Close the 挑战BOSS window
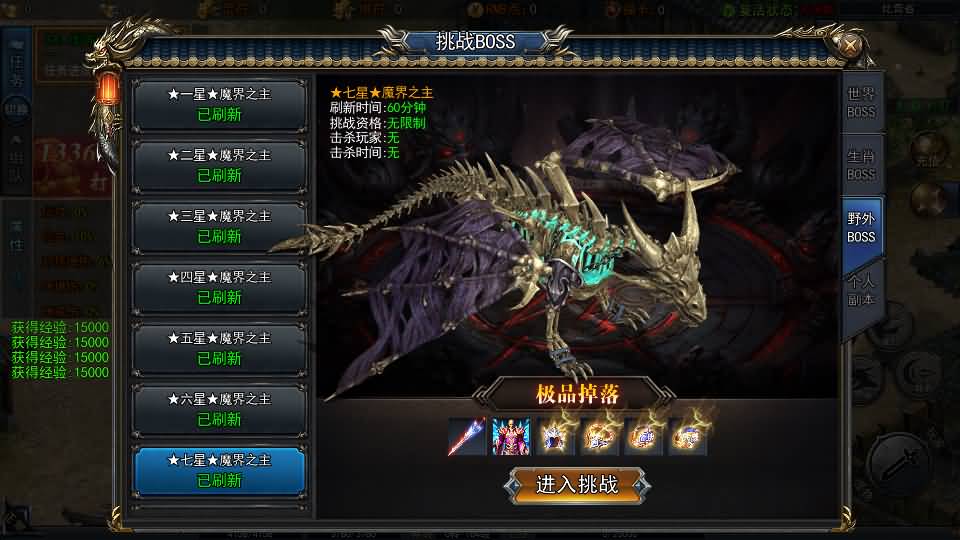The height and width of the screenshot is (540, 960). (849, 45)
